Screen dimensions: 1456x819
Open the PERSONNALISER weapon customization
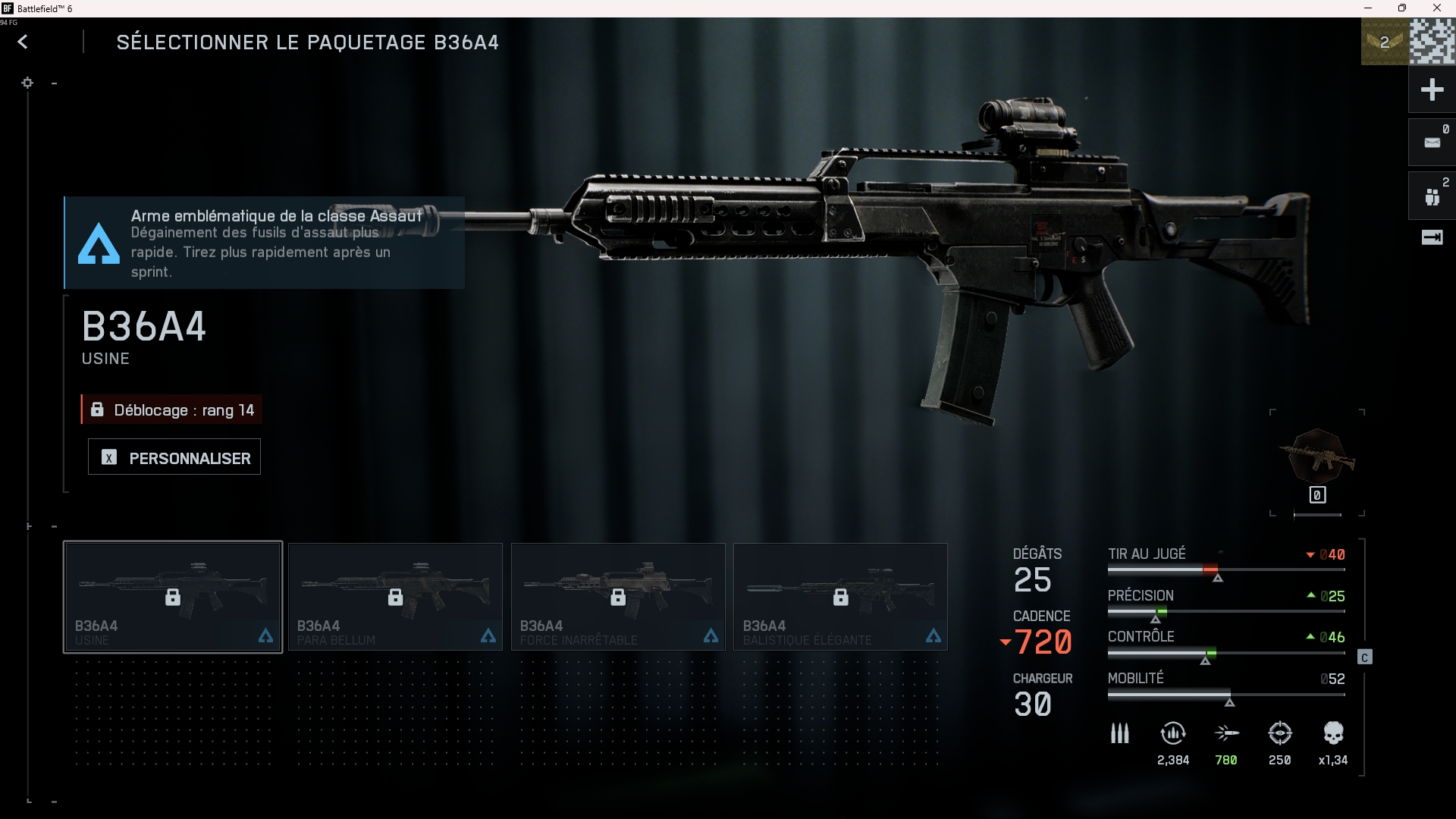coord(174,457)
